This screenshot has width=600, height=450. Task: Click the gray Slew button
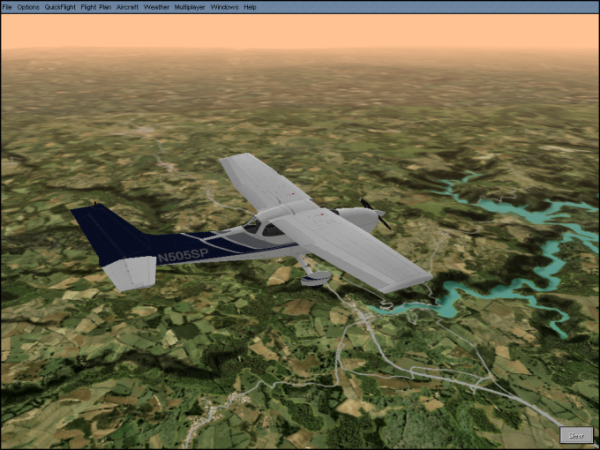click(x=576, y=435)
